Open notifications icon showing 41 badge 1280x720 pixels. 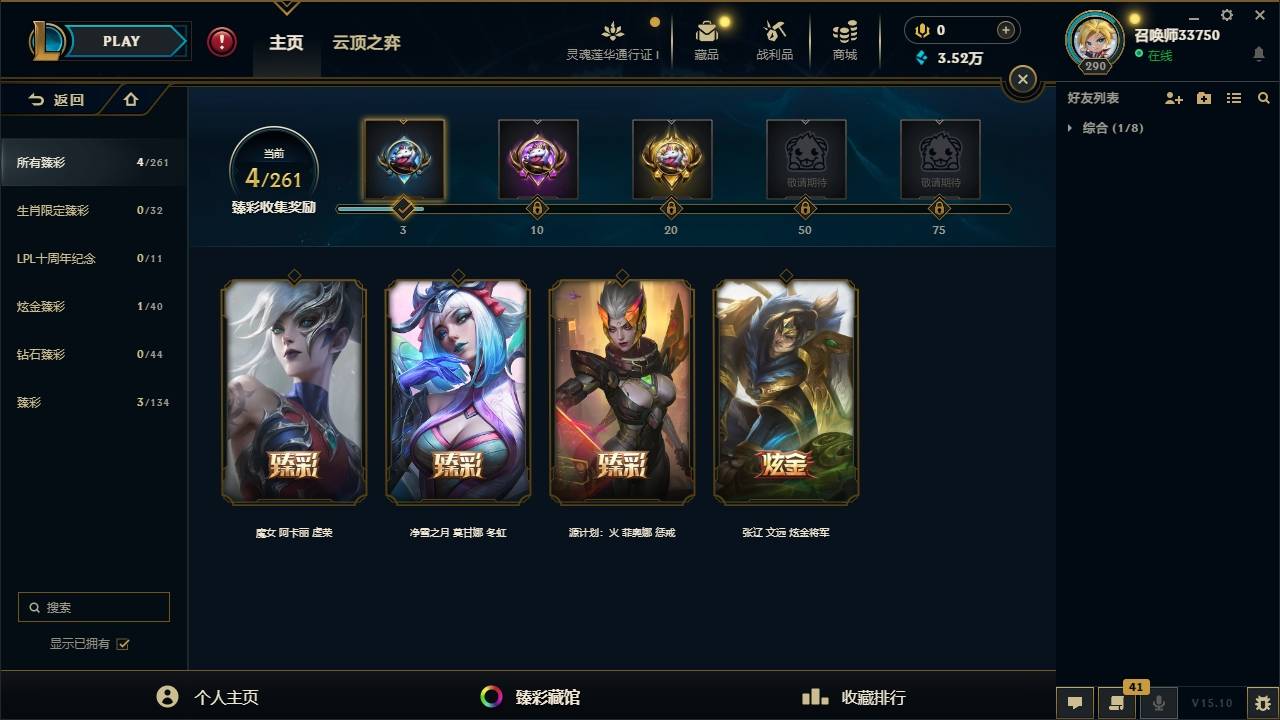click(x=1117, y=703)
